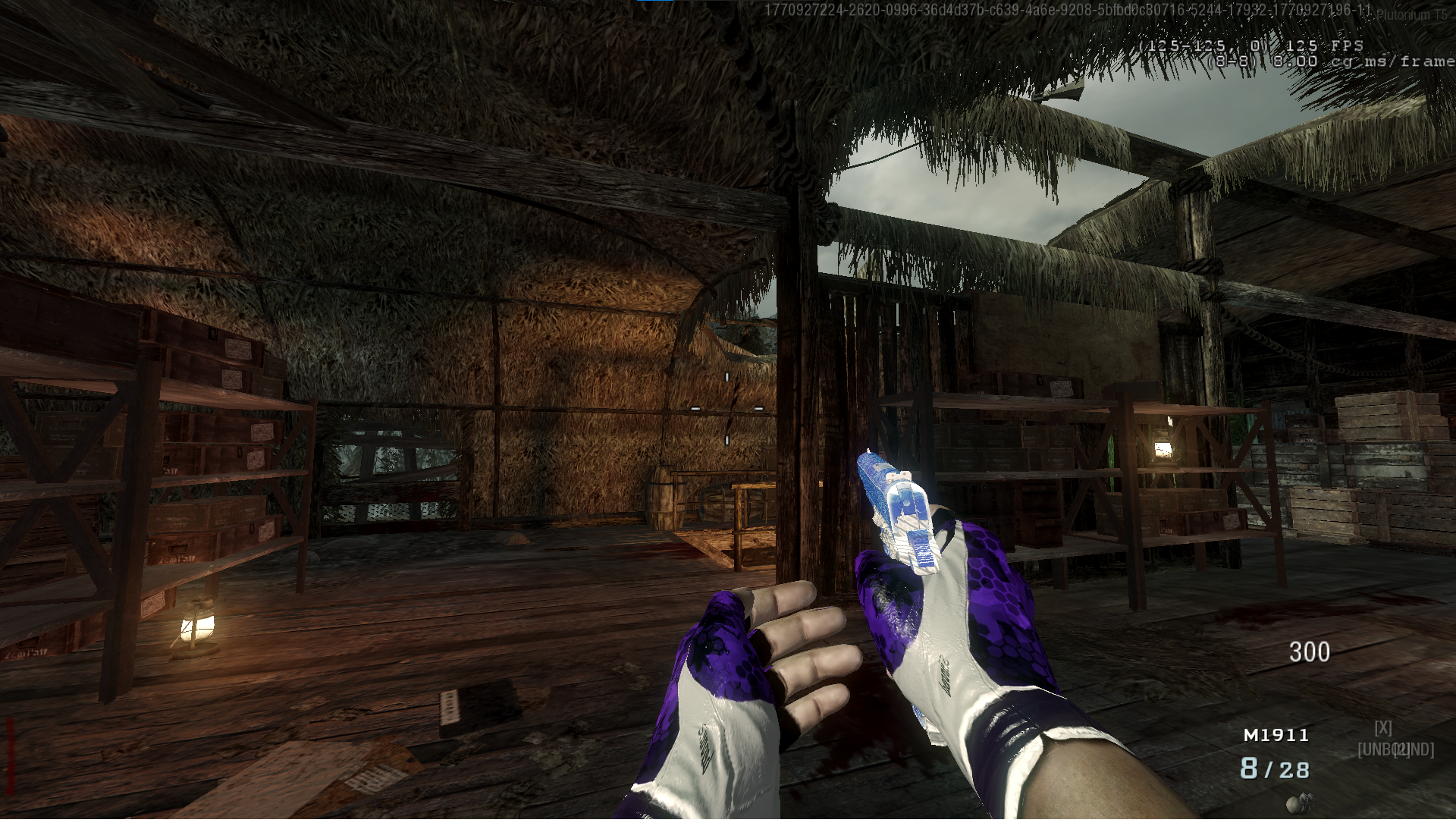The image size is (1456, 826).
Task: Select the M1911 weapon name label
Action: pyautogui.click(x=1276, y=735)
